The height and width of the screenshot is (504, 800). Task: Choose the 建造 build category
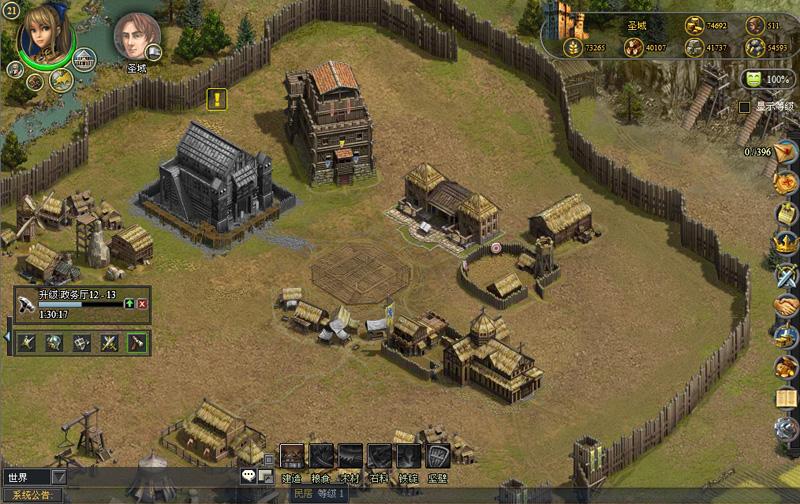point(292,457)
